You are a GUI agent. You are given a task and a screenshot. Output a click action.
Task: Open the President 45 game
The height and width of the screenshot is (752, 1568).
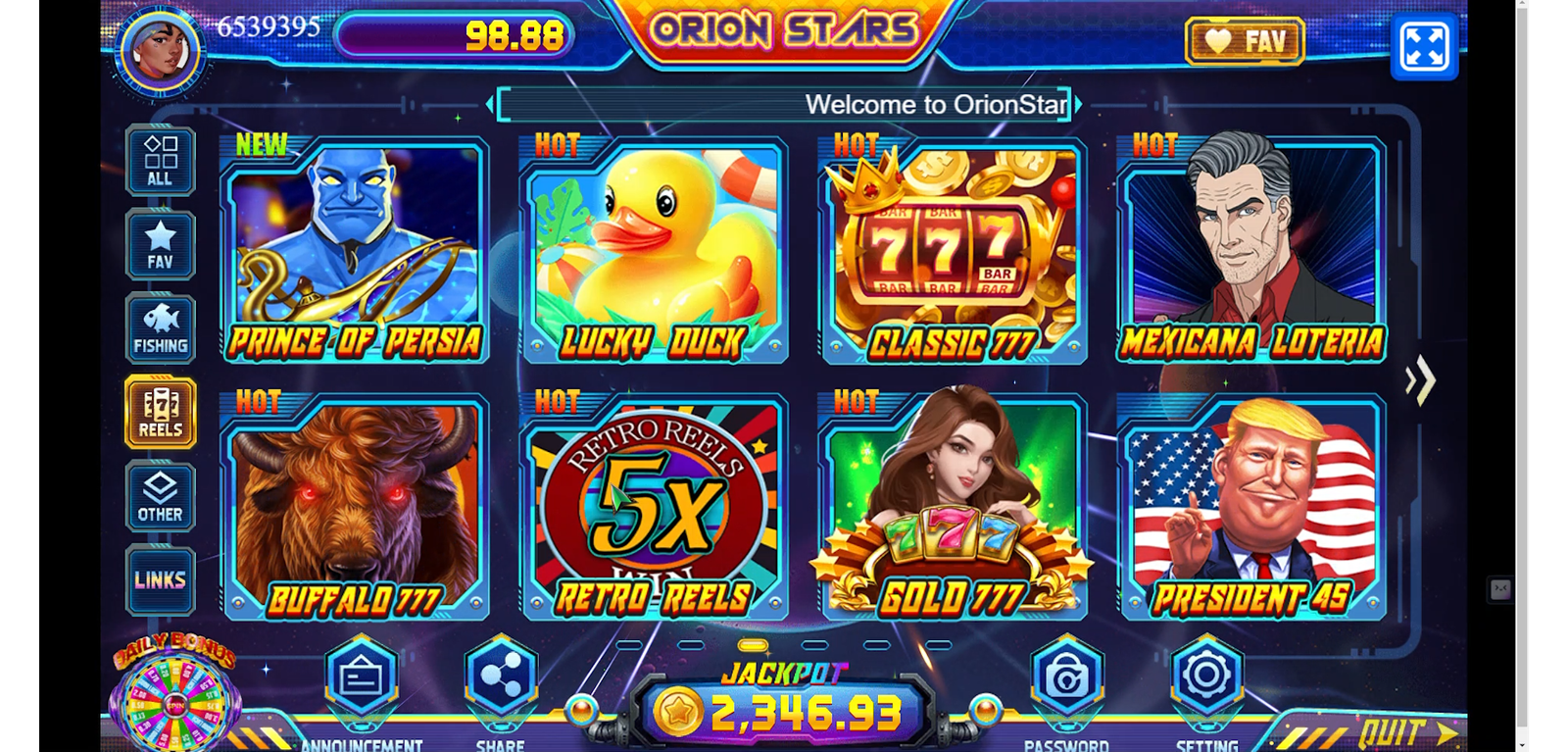[1251, 507]
